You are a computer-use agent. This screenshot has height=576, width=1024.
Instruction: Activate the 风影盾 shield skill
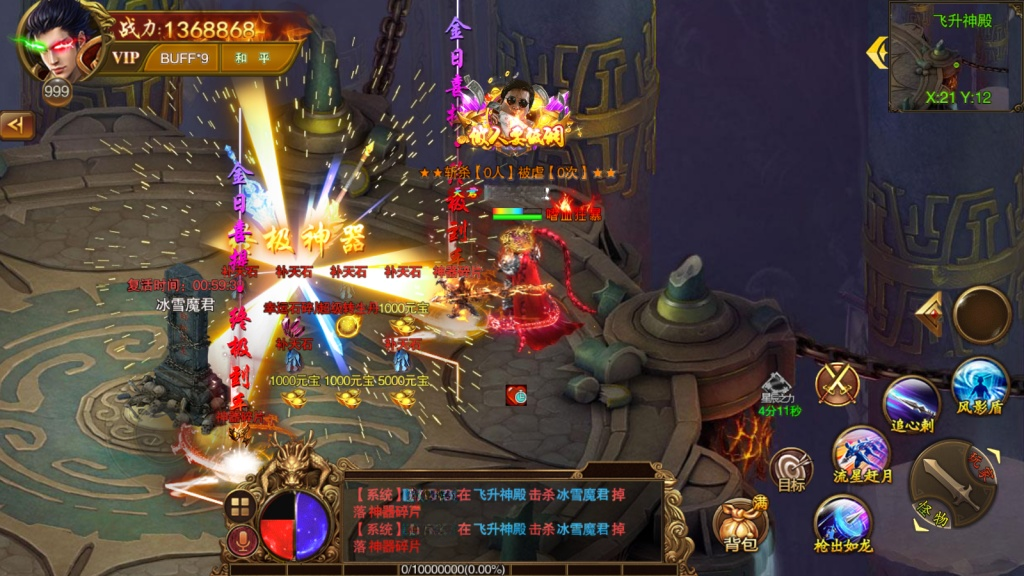978,386
